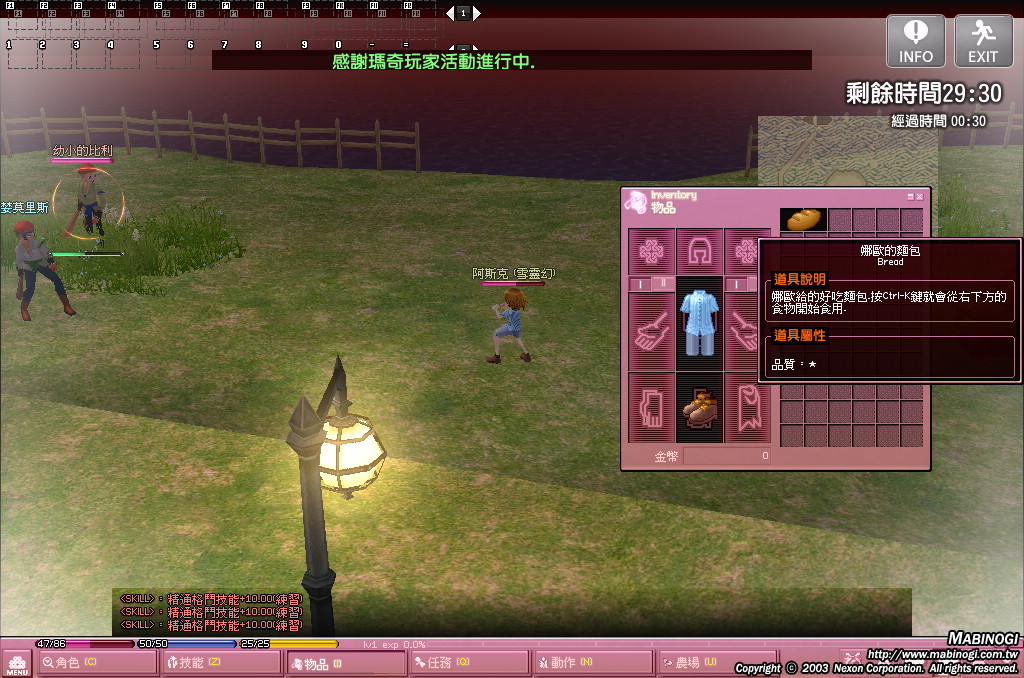Close the Inventory window
This screenshot has width=1024, height=678.
pos(920,197)
